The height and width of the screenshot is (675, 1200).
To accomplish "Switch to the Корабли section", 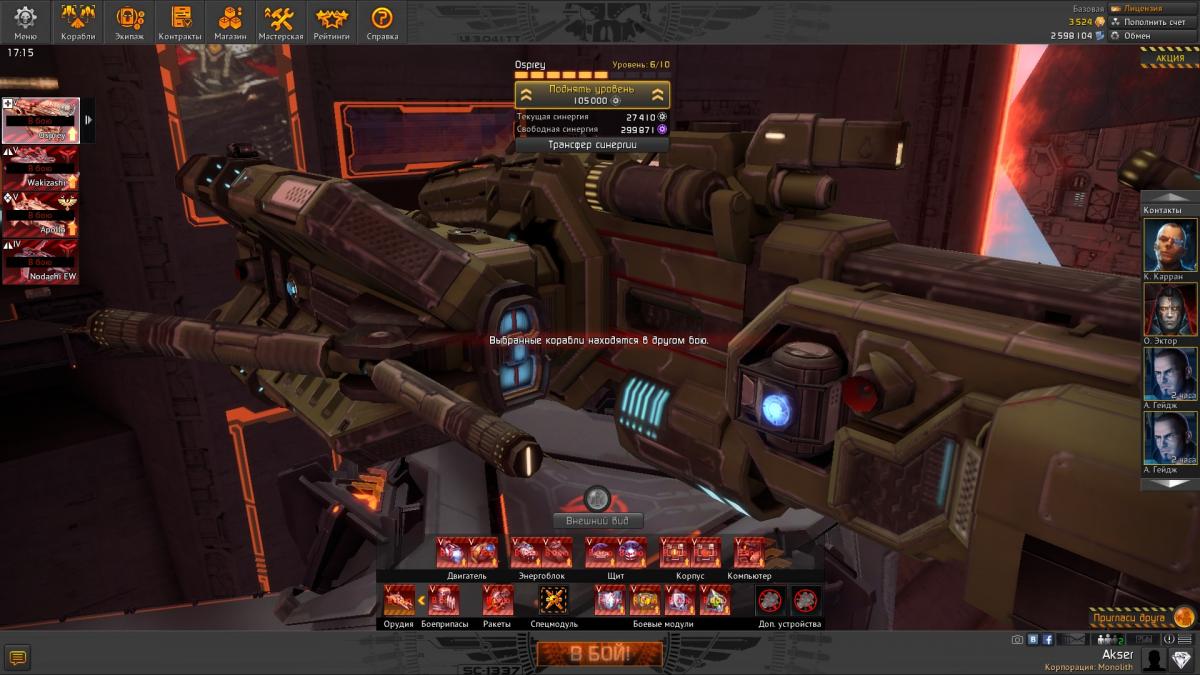I will (78, 22).
